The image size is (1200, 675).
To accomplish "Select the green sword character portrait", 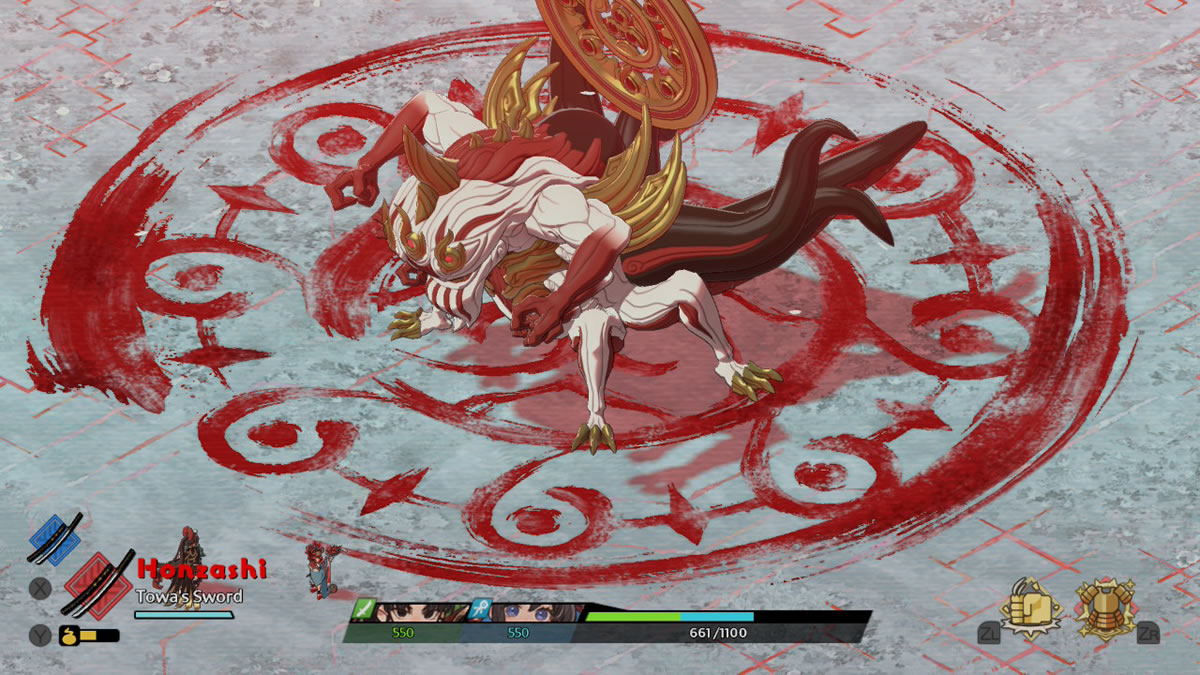I will tap(420, 612).
